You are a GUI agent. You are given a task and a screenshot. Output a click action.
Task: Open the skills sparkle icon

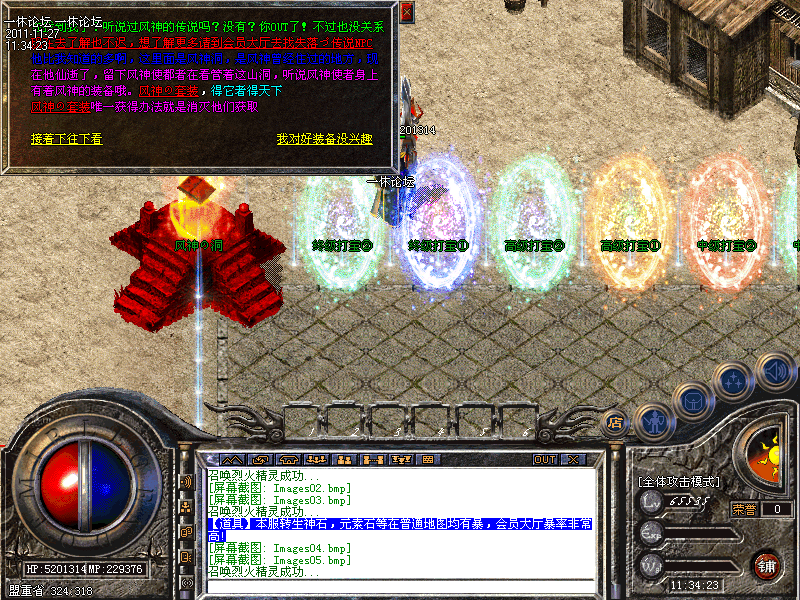pyautogui.click(x=734, y=381)
